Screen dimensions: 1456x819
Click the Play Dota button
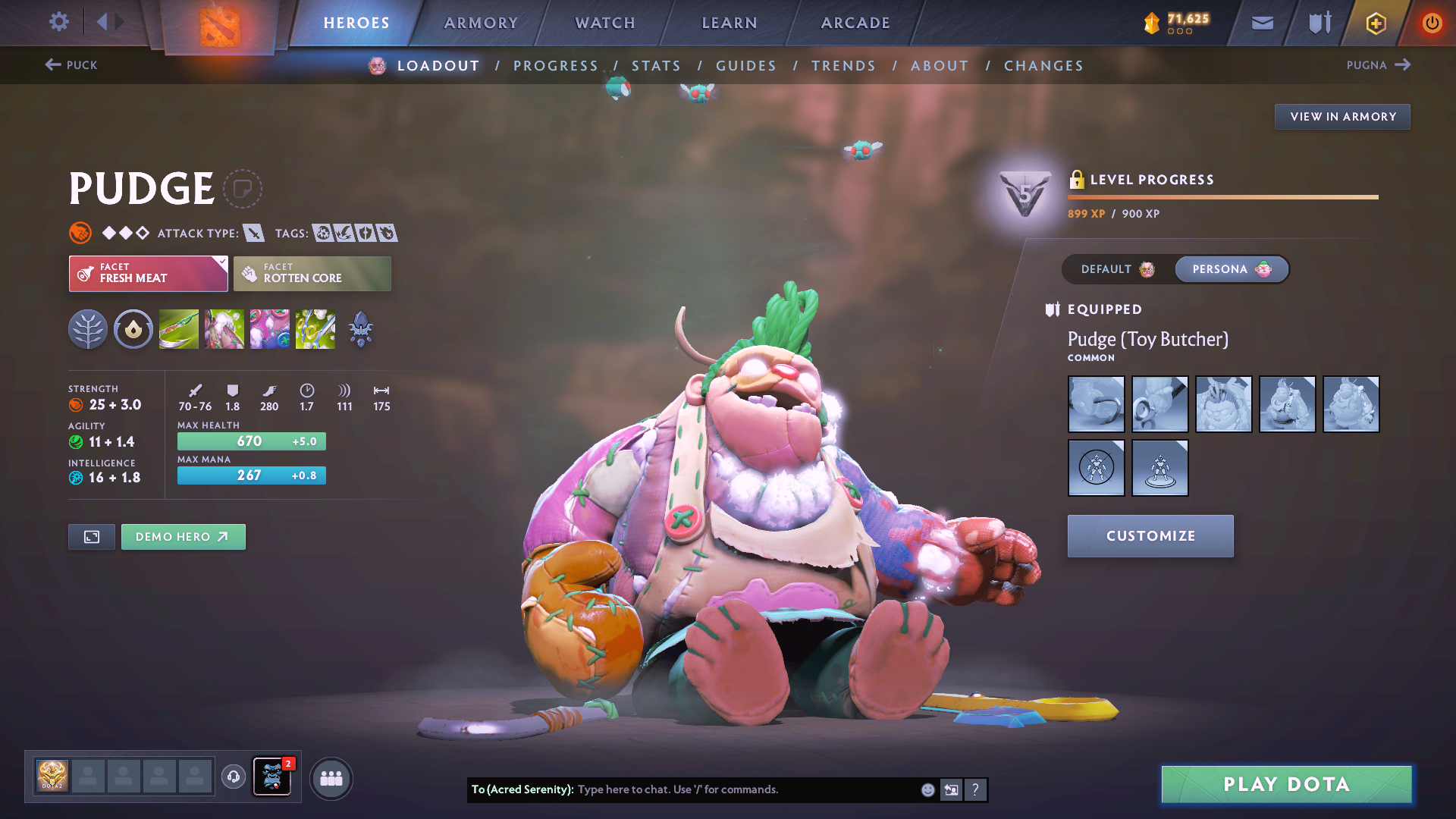[x=1286, y=784]
